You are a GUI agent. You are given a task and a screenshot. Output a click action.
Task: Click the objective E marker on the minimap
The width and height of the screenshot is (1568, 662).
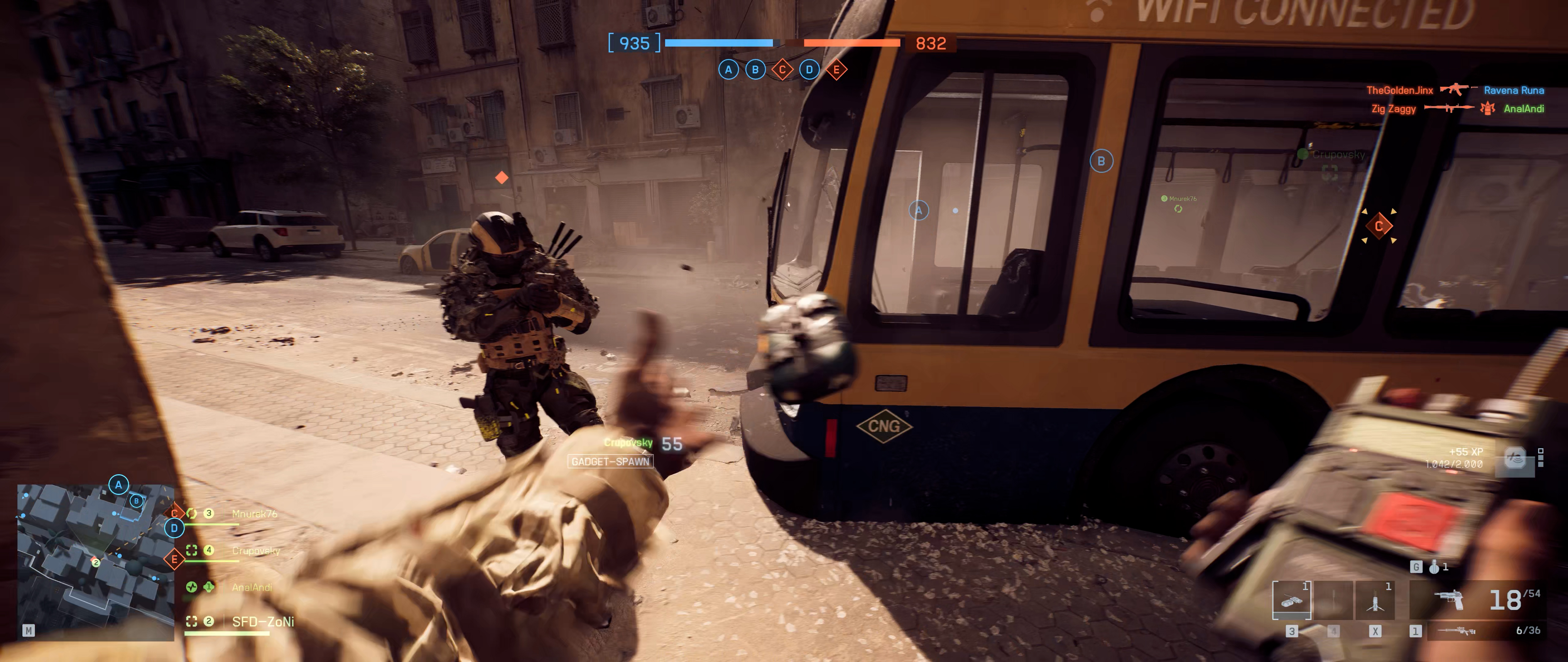pyautogui.click(x=175, y=559)
